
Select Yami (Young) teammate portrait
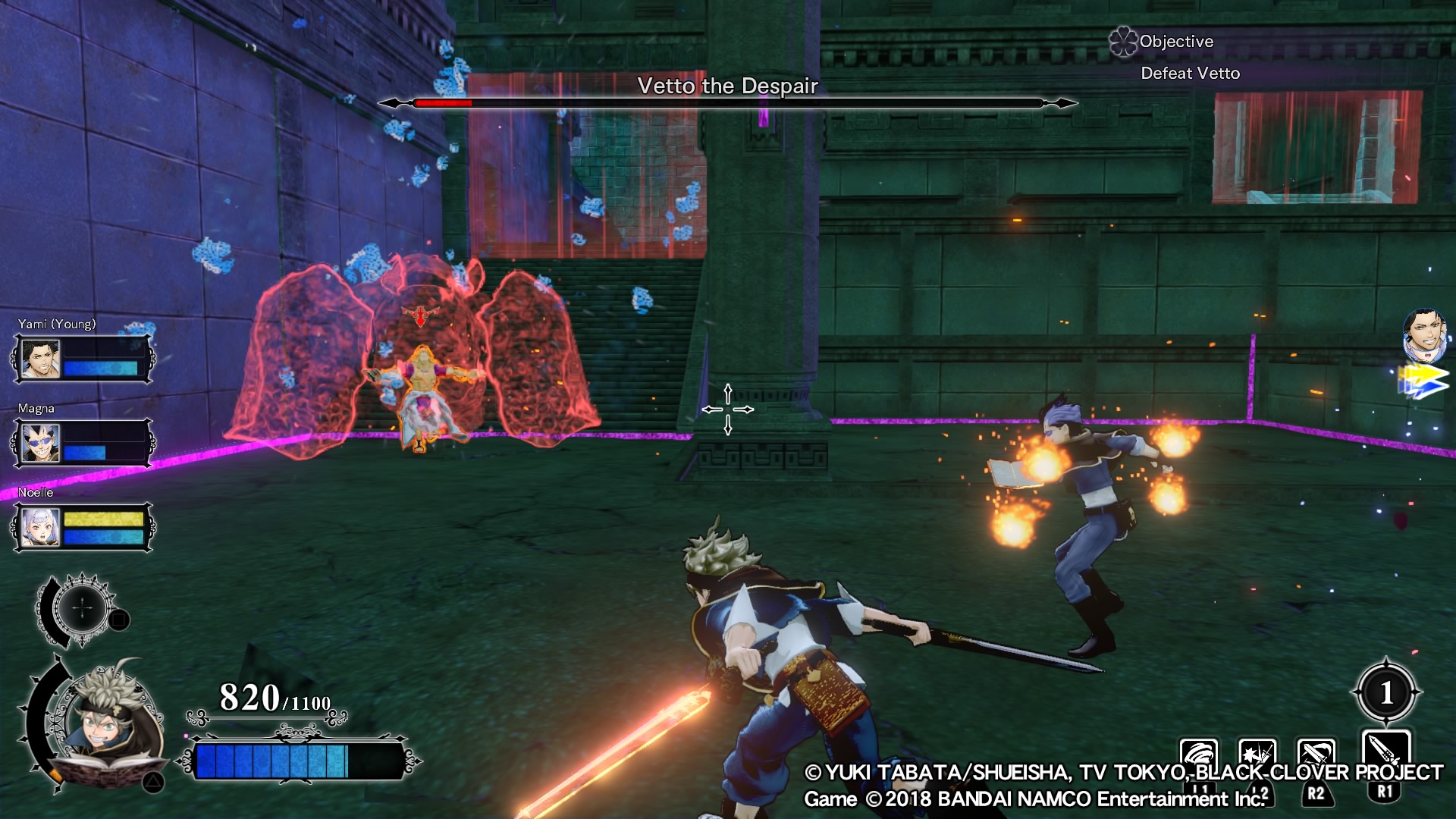click(x=40, y=359)
